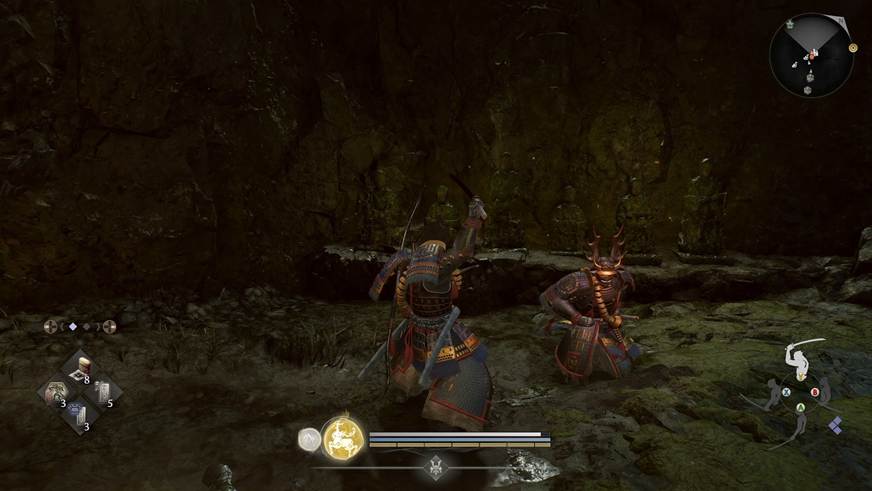Select the lit diamond shortcut-set indicator
Screen dimensions: 872x491
click(70, 326)
